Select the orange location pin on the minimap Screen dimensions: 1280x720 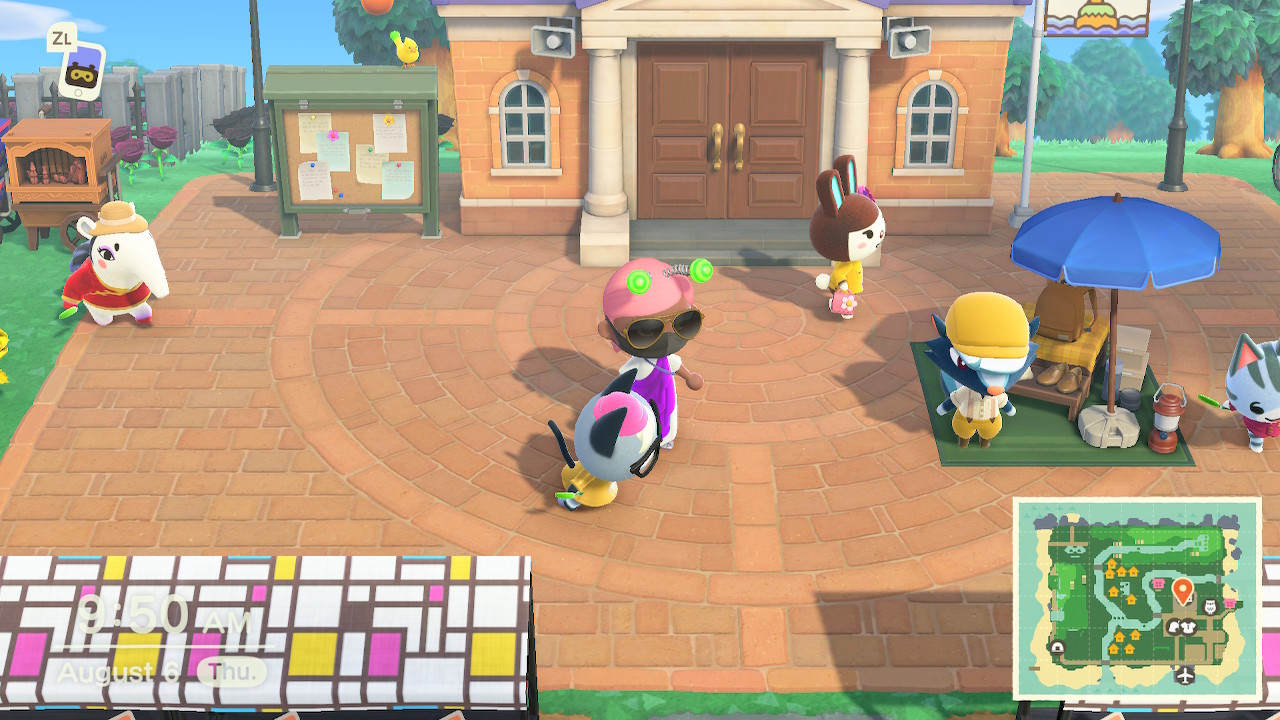[x=1181, y=590]
